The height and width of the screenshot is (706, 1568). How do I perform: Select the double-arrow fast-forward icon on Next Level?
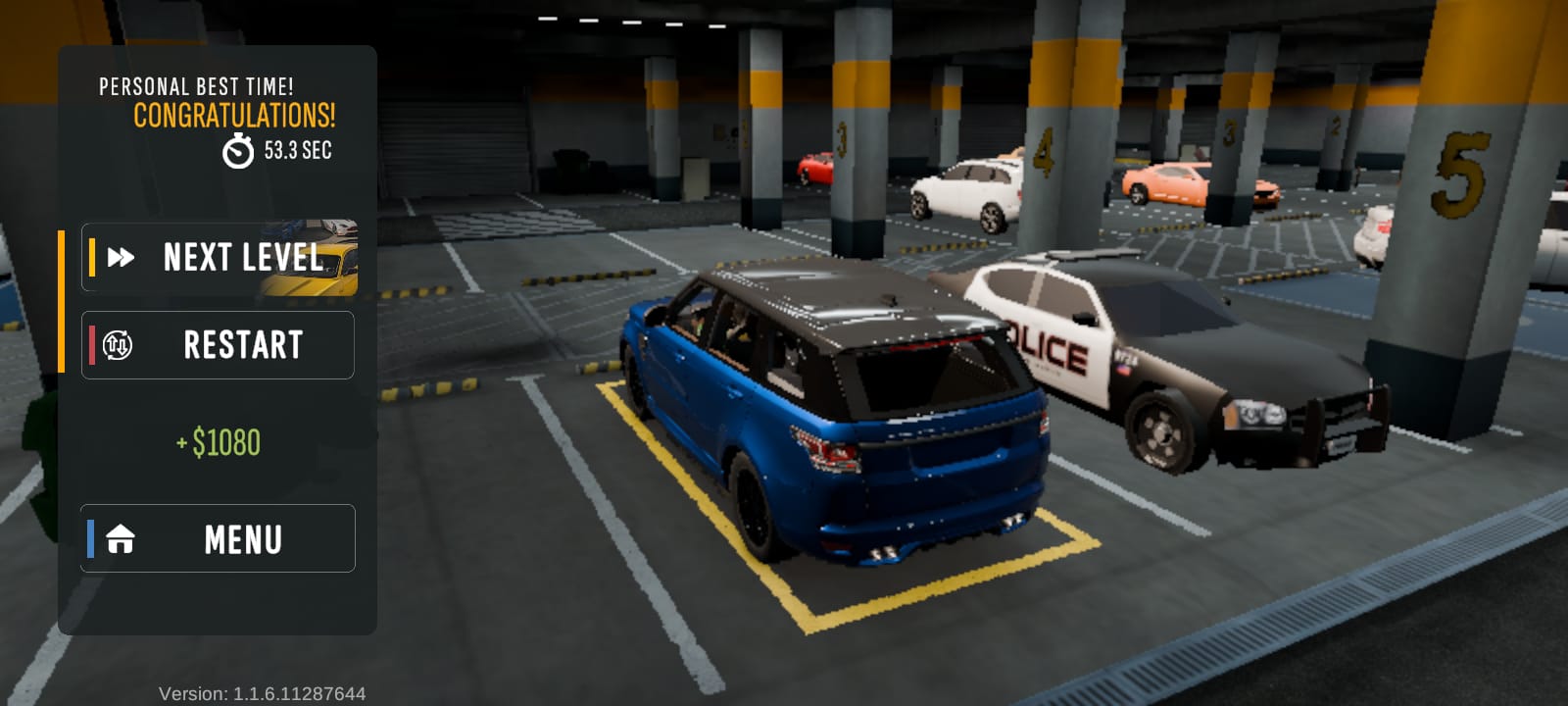(x=121, y=258)
